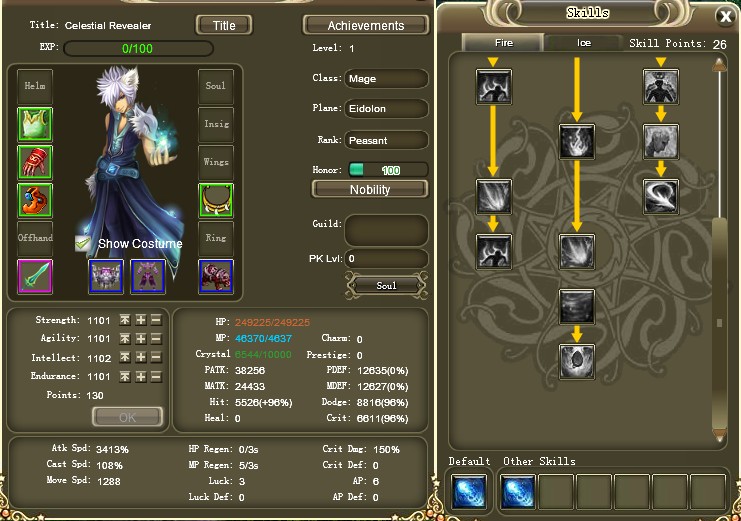Select the teardrop skill at tree bottom
Screen dimensions: 741x521
(x=577, y=359)
